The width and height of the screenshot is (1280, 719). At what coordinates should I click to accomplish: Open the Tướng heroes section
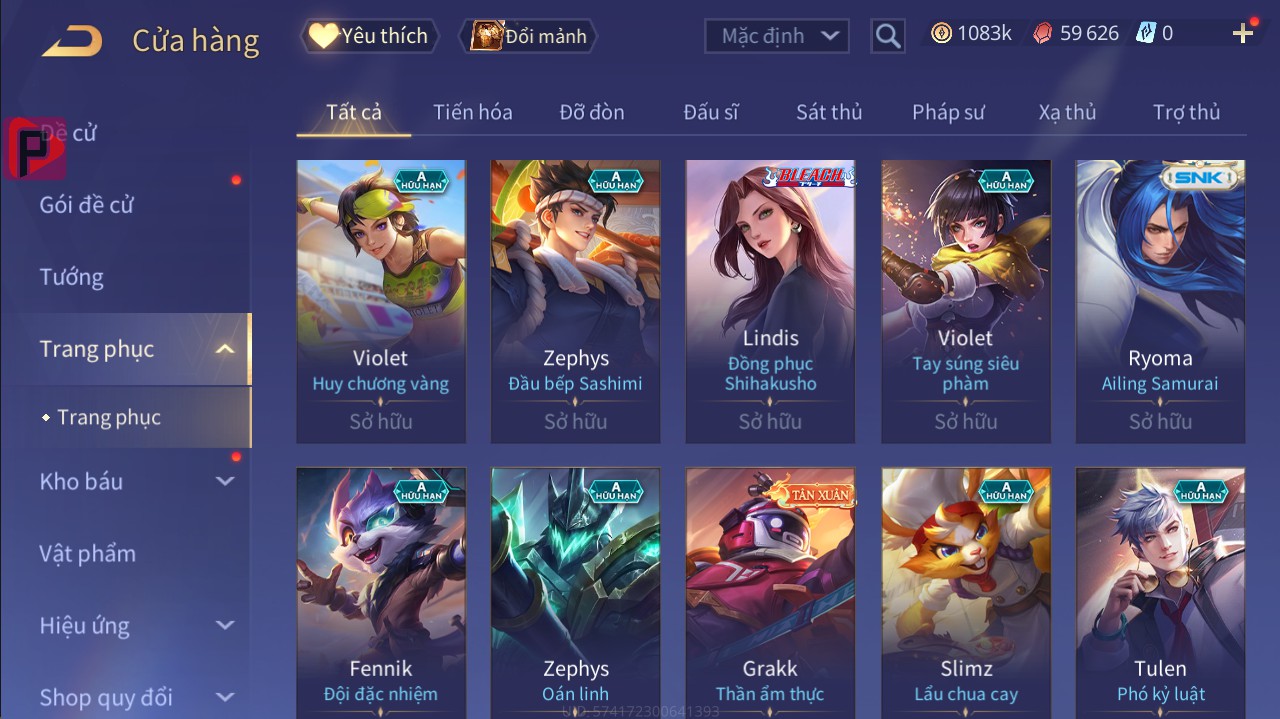[72, 277]
